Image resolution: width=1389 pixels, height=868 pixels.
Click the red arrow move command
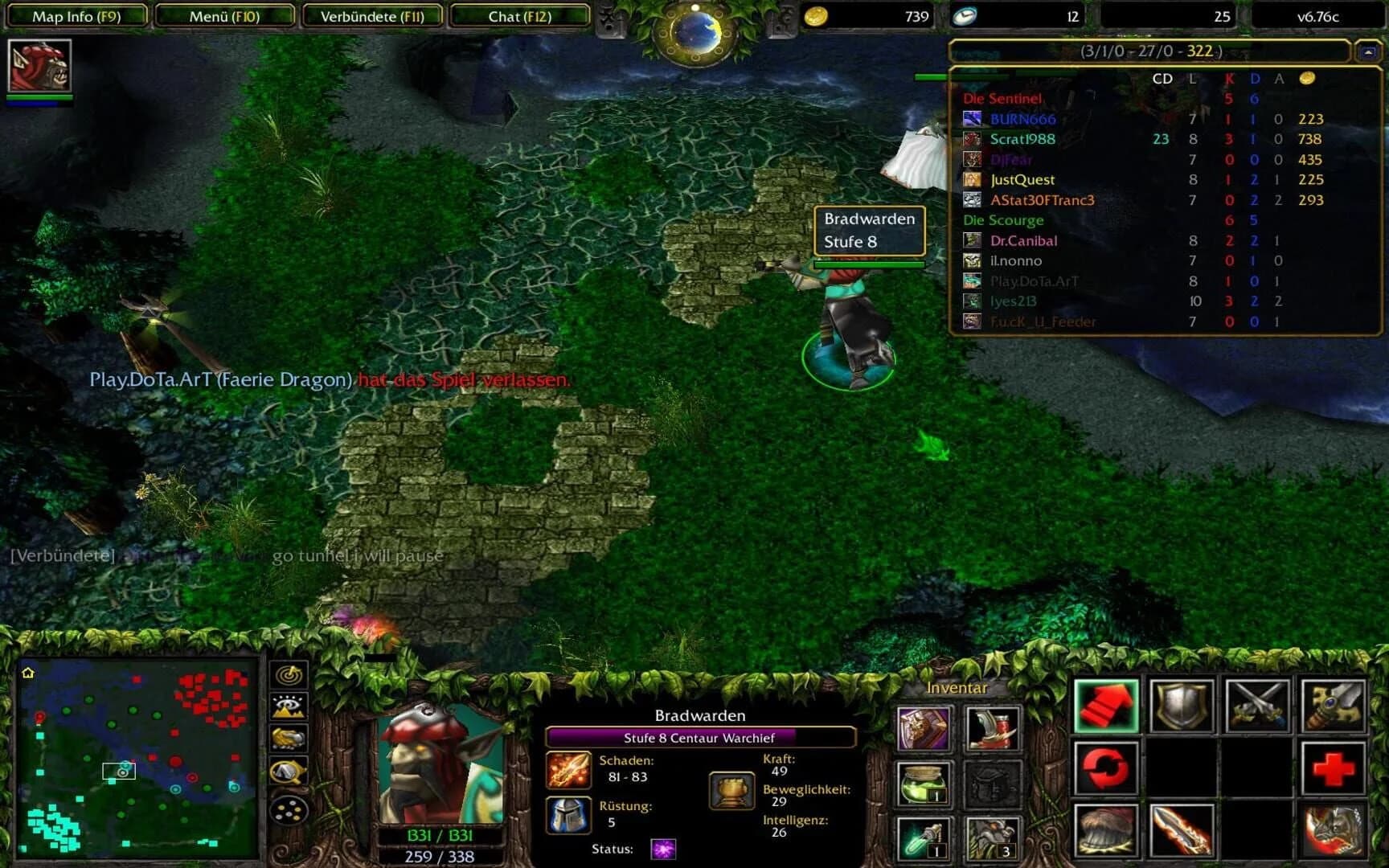click(x=1106, y=706)
